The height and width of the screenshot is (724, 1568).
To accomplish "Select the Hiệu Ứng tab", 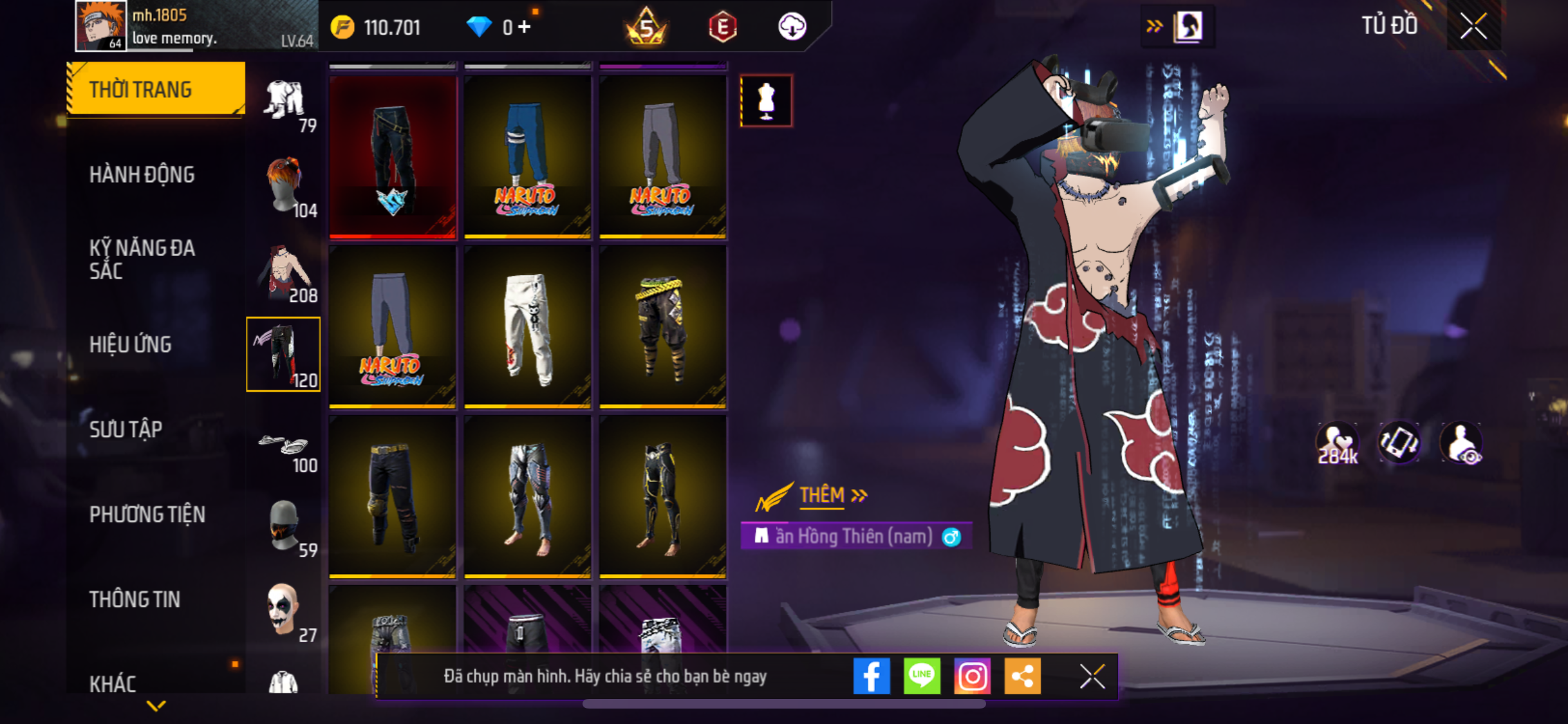I will 131,344.
